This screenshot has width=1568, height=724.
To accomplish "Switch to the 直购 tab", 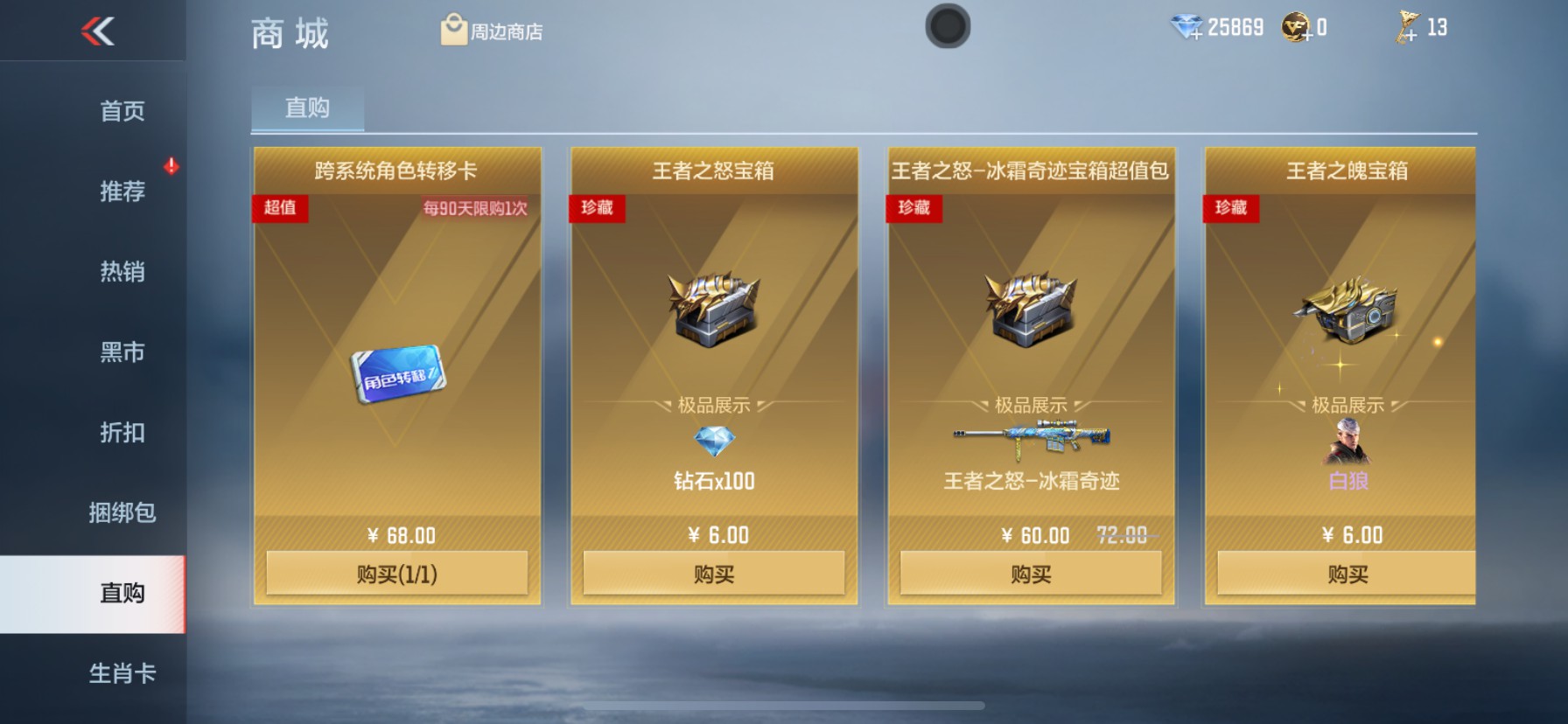I will 305,108.
